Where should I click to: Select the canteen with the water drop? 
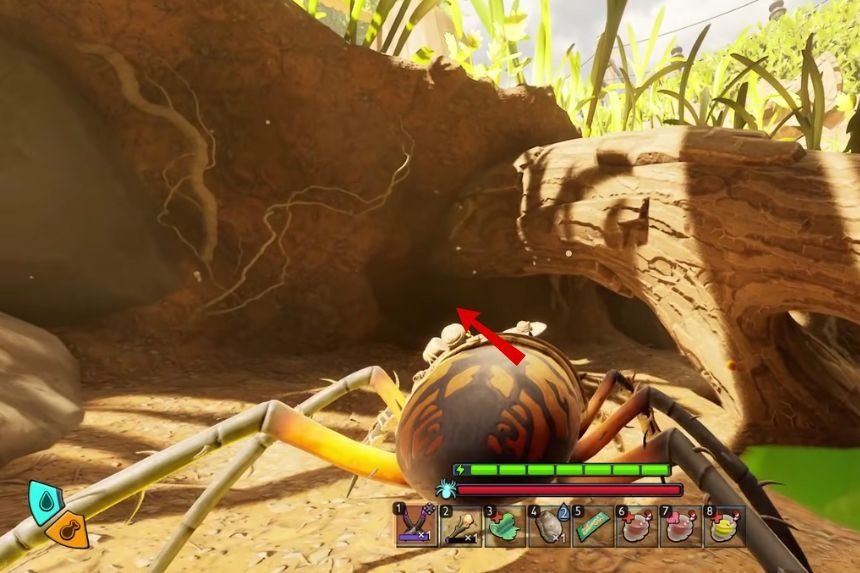tap(549, 525)
